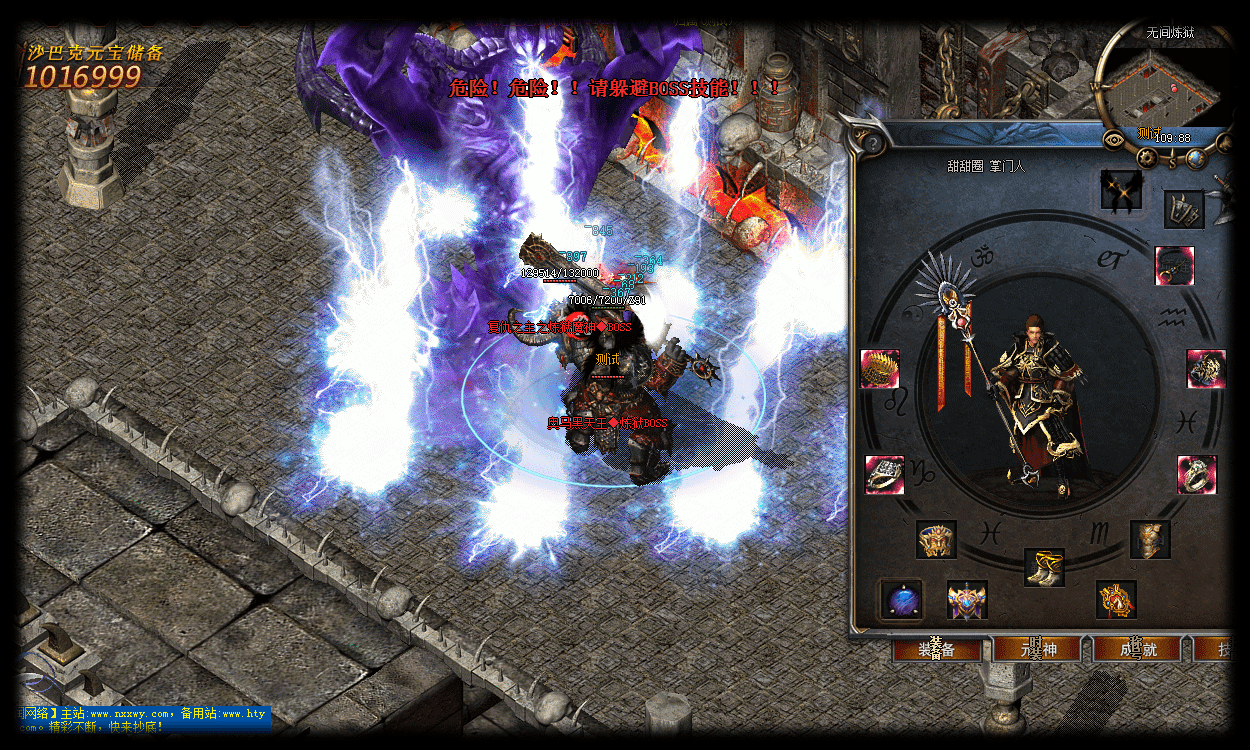Click the dark wings equipment slot
This screenshot has width=1250, height=750.
pyautogui.click(x=1121, y=189)
